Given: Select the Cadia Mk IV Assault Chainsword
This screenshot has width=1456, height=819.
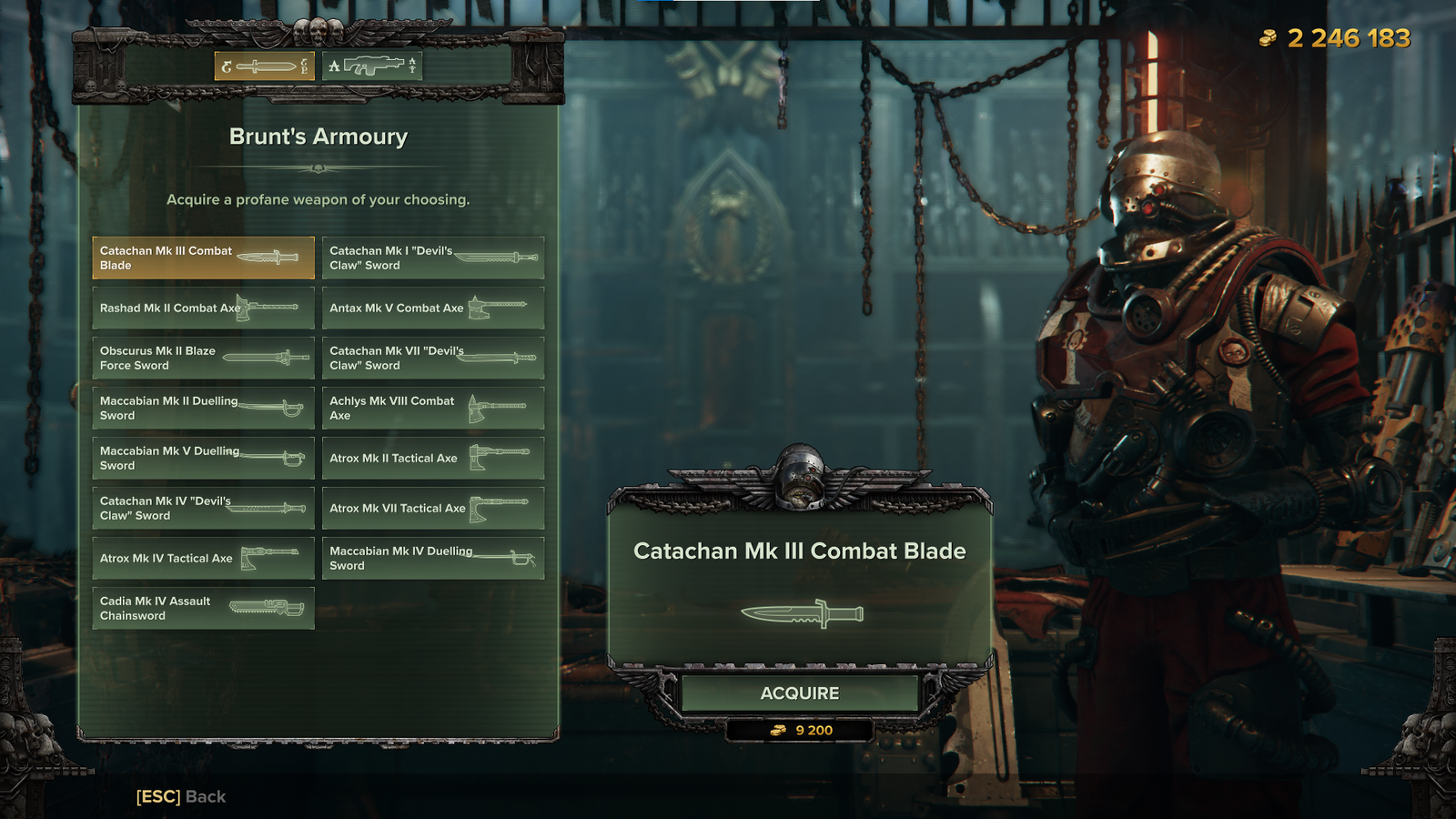Looking at the screenshot, I should [203, 608].
